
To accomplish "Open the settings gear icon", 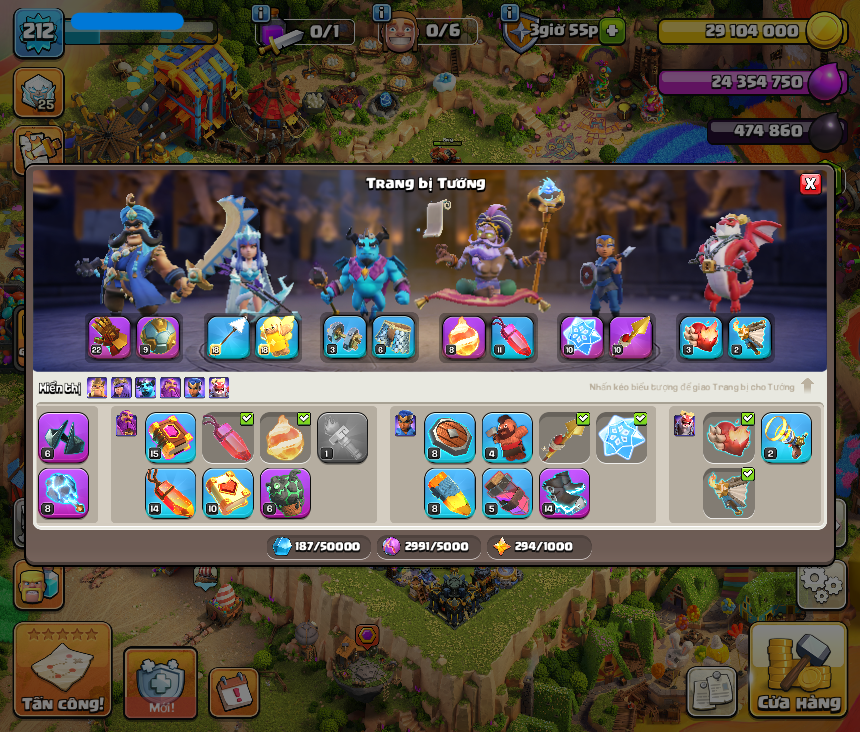I will tap(820, 582).
